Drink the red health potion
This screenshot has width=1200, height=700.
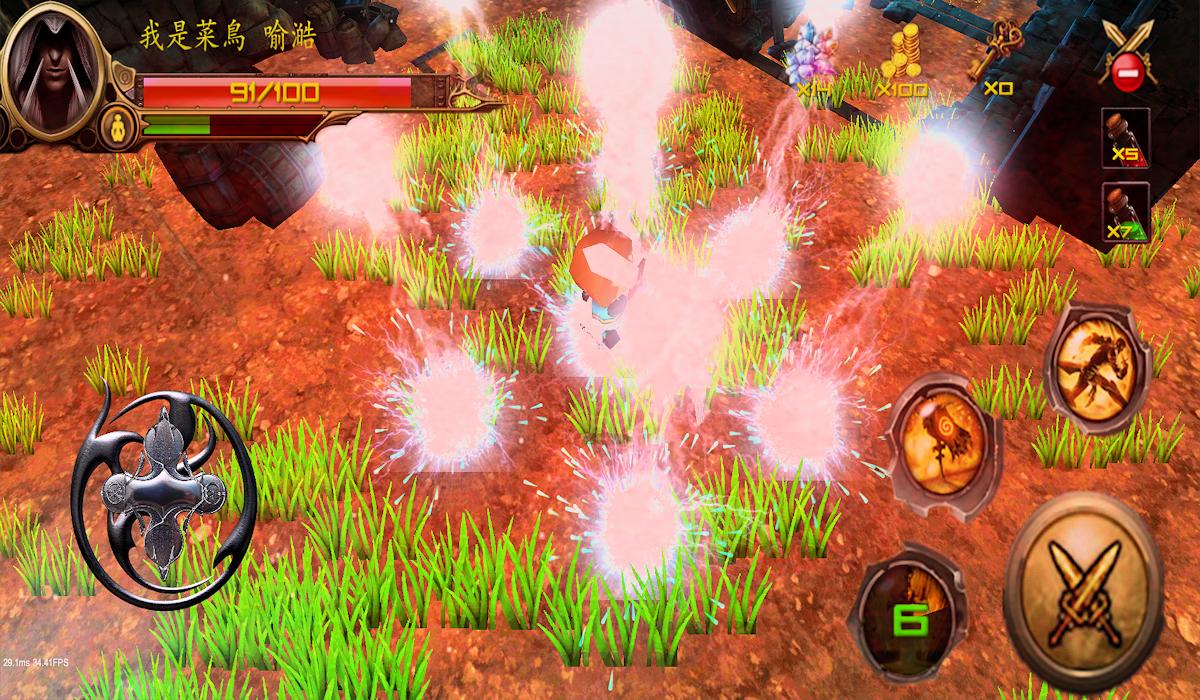(x=1125, y=139)
